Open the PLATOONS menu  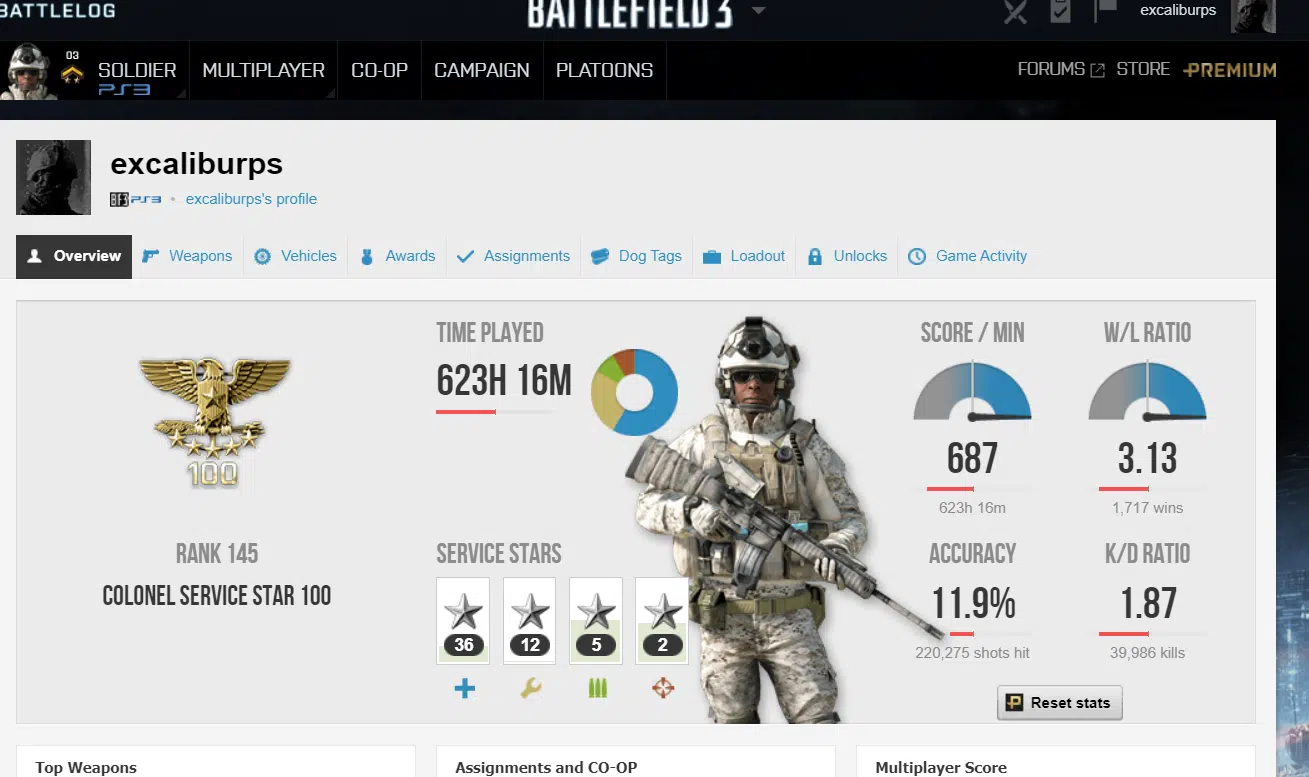coord(604,70)
